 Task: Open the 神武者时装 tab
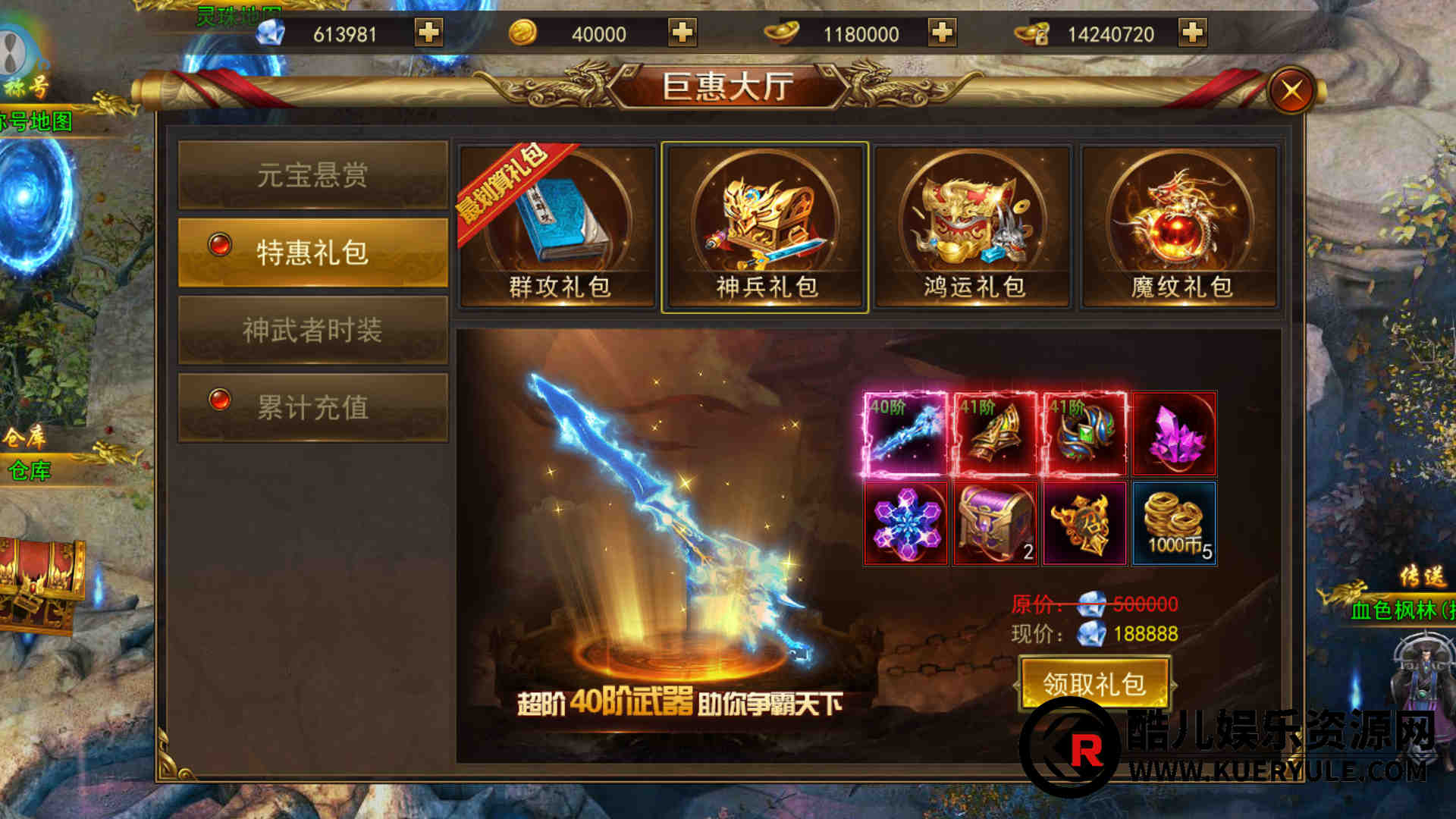click(312, 330)
